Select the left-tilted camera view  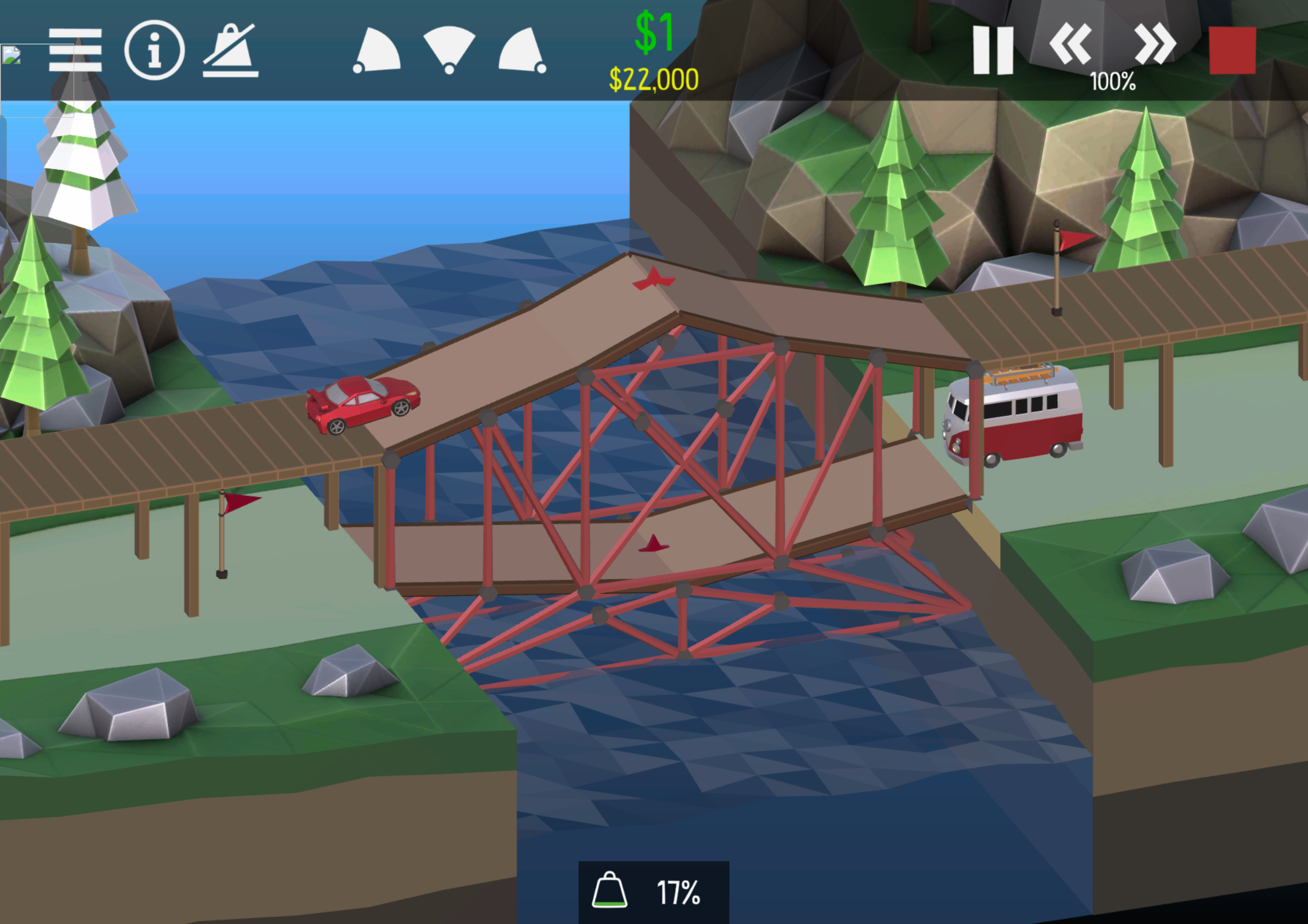coord(377,50)
